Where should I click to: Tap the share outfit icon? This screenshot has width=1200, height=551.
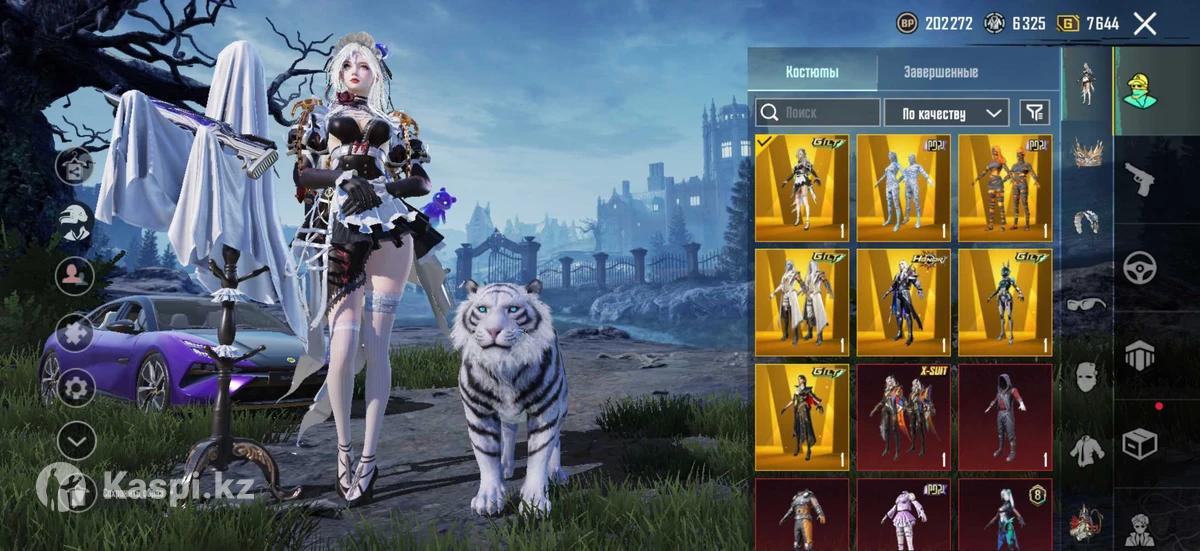(x=76, y=166)
